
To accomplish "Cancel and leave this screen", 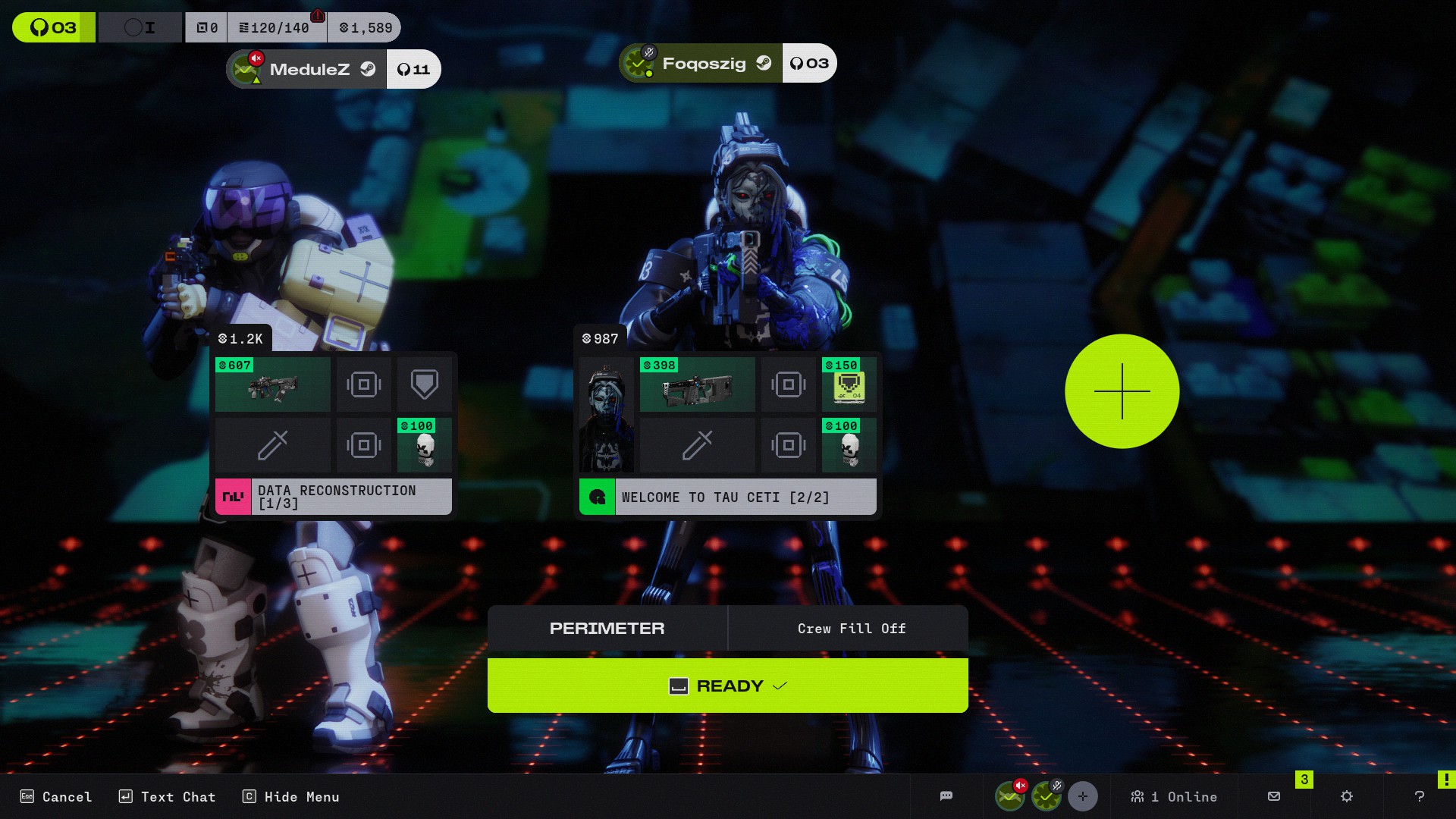I will pos(56,796).
